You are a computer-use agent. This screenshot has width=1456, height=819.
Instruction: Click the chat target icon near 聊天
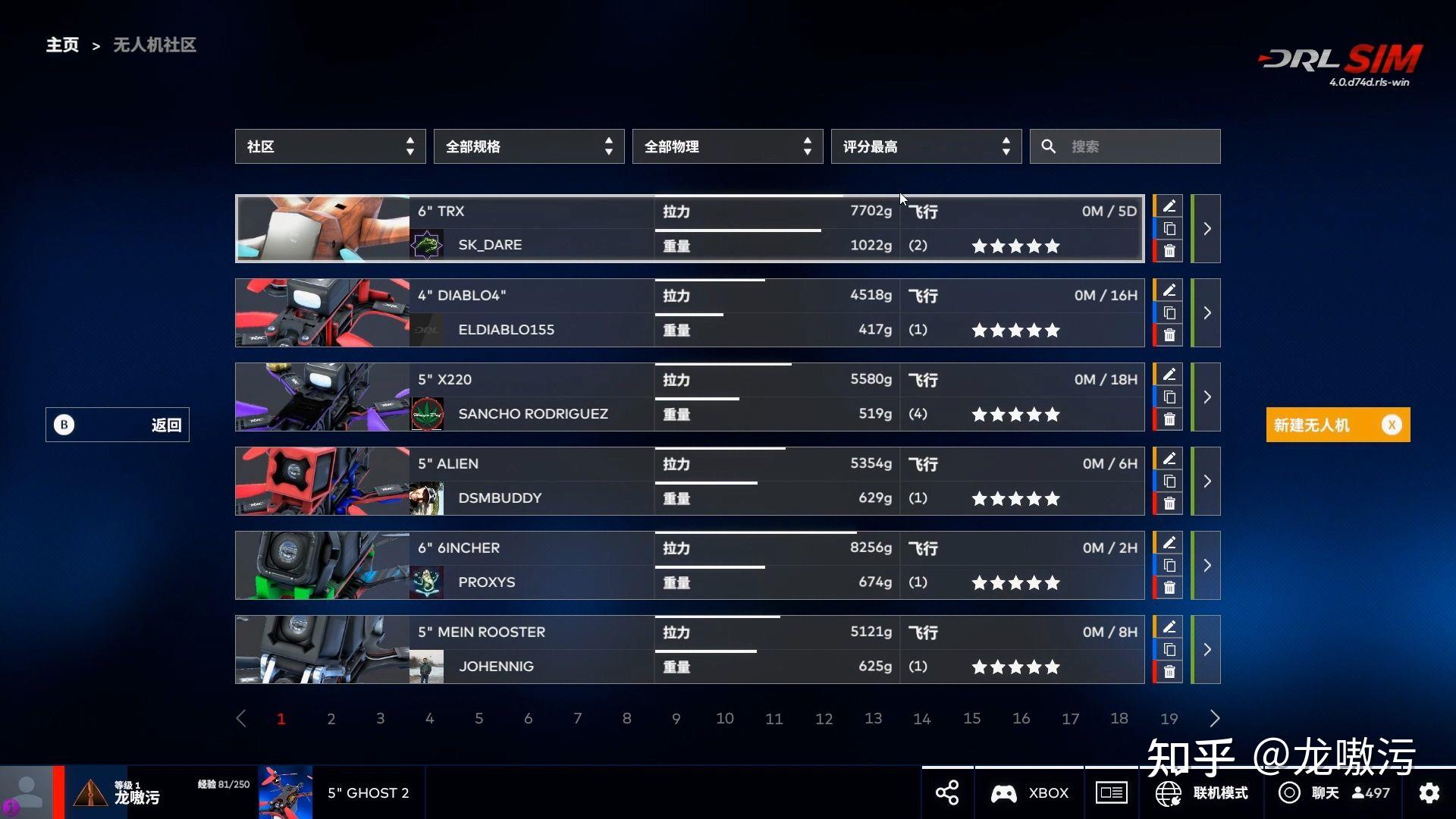click(1288, 792)
